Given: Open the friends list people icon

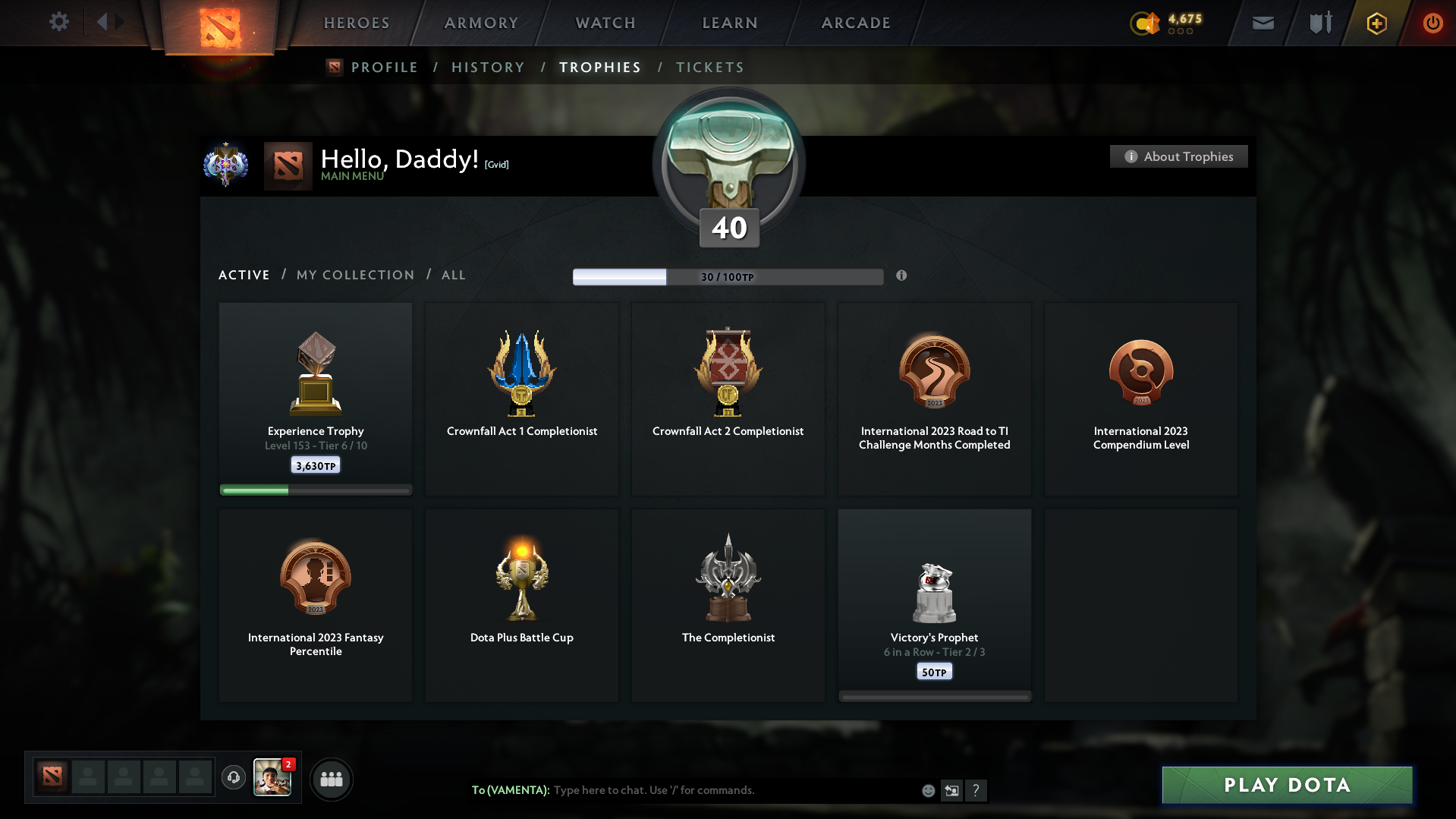Looking at the screenshot, I should tap(331, 779).
